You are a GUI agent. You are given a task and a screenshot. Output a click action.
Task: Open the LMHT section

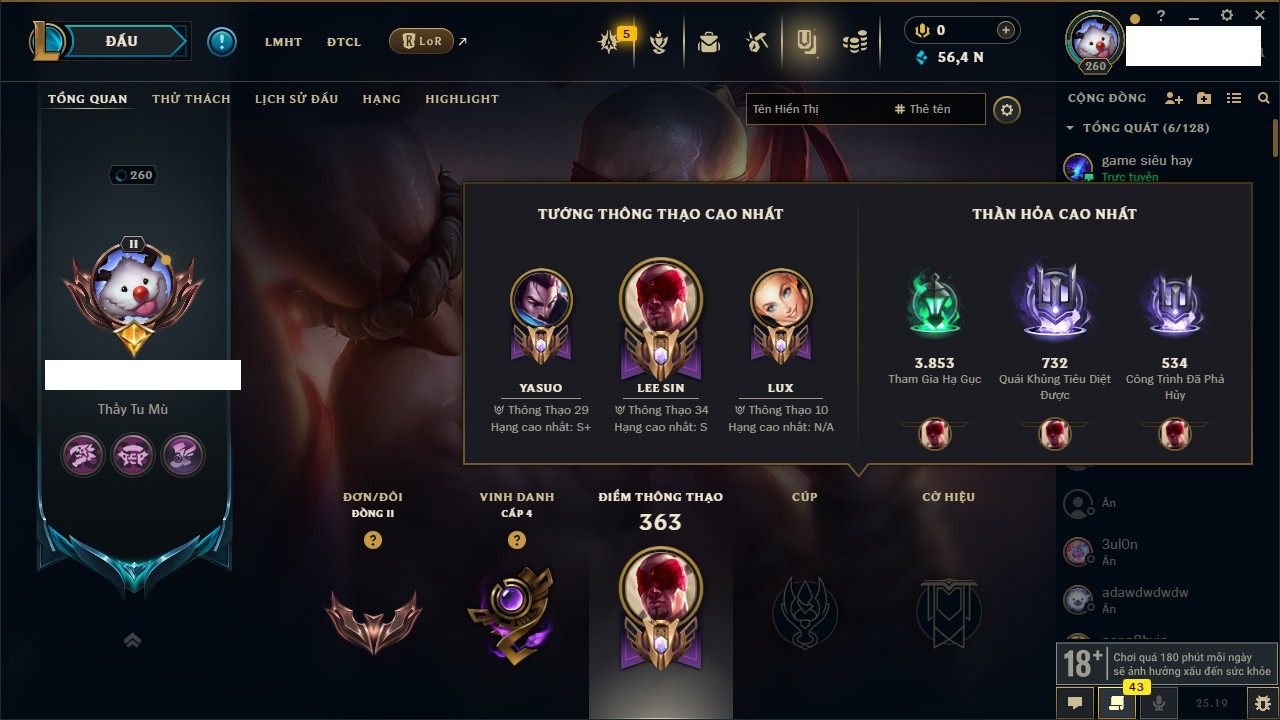pos(283,42)
